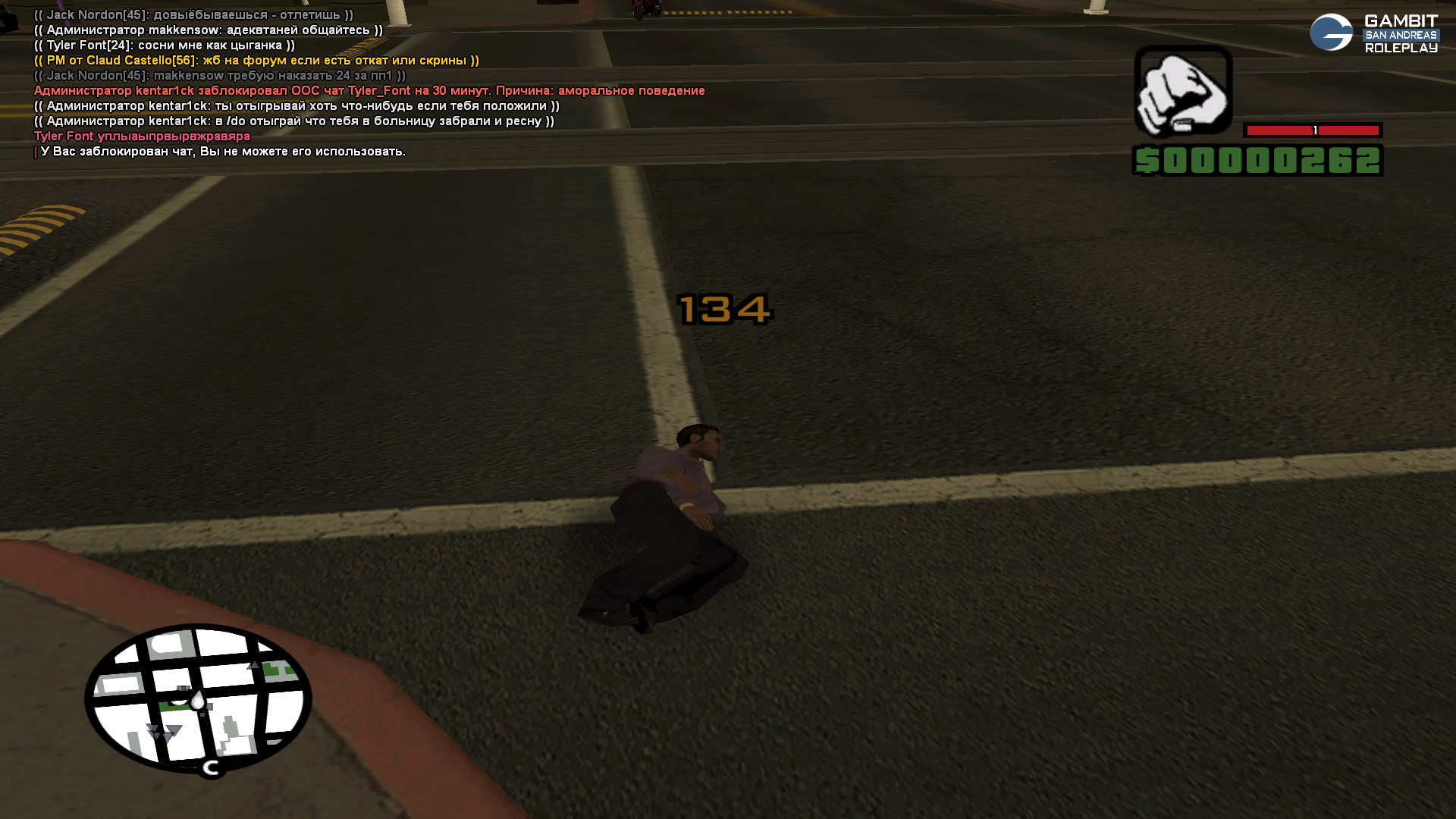Click the fist weapon icon

(x=1182, y=91)
